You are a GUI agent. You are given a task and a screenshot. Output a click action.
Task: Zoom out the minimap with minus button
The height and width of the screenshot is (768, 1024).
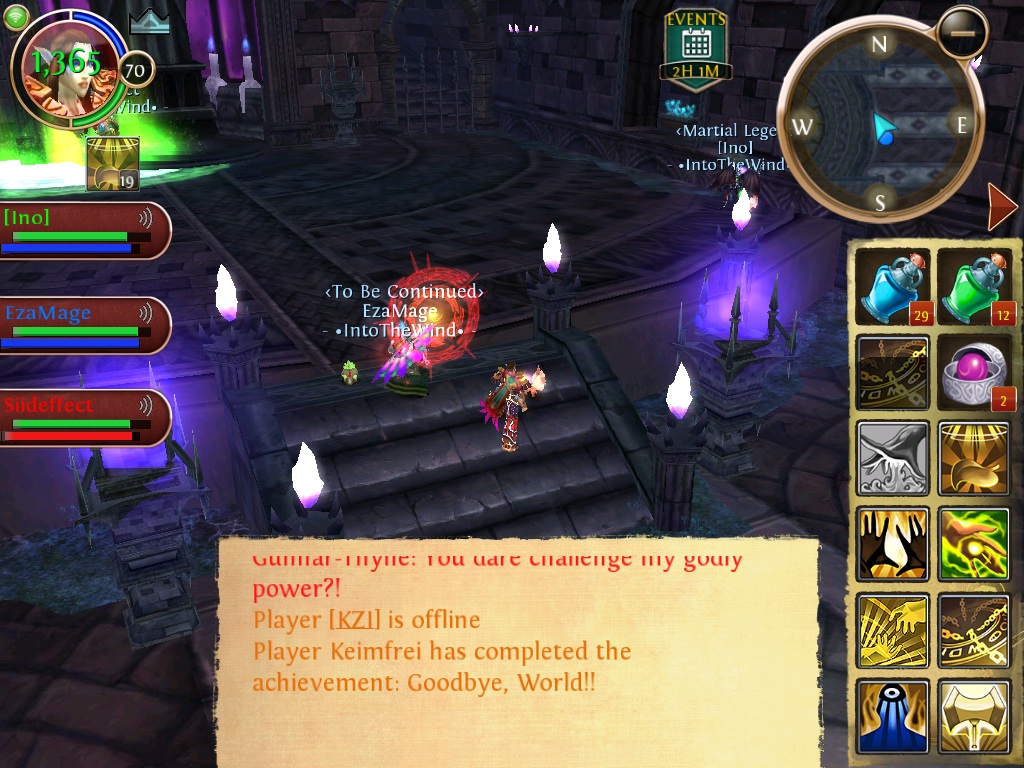(962, 32)
